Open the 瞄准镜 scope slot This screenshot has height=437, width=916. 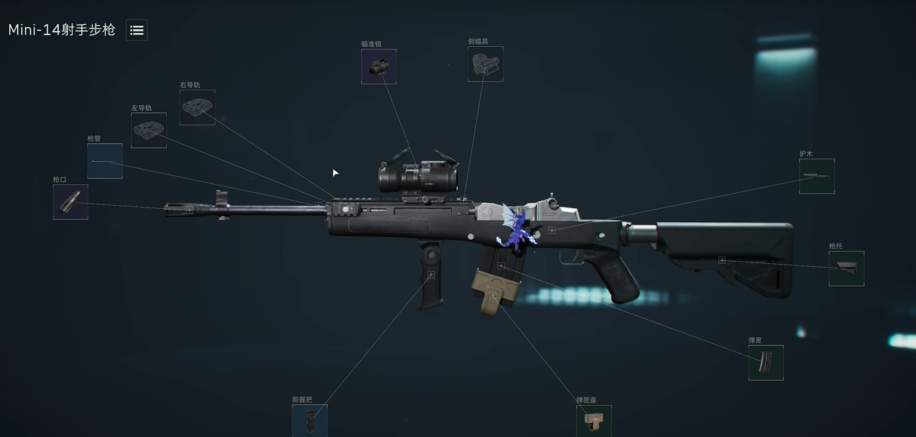(x=379, y=67)
